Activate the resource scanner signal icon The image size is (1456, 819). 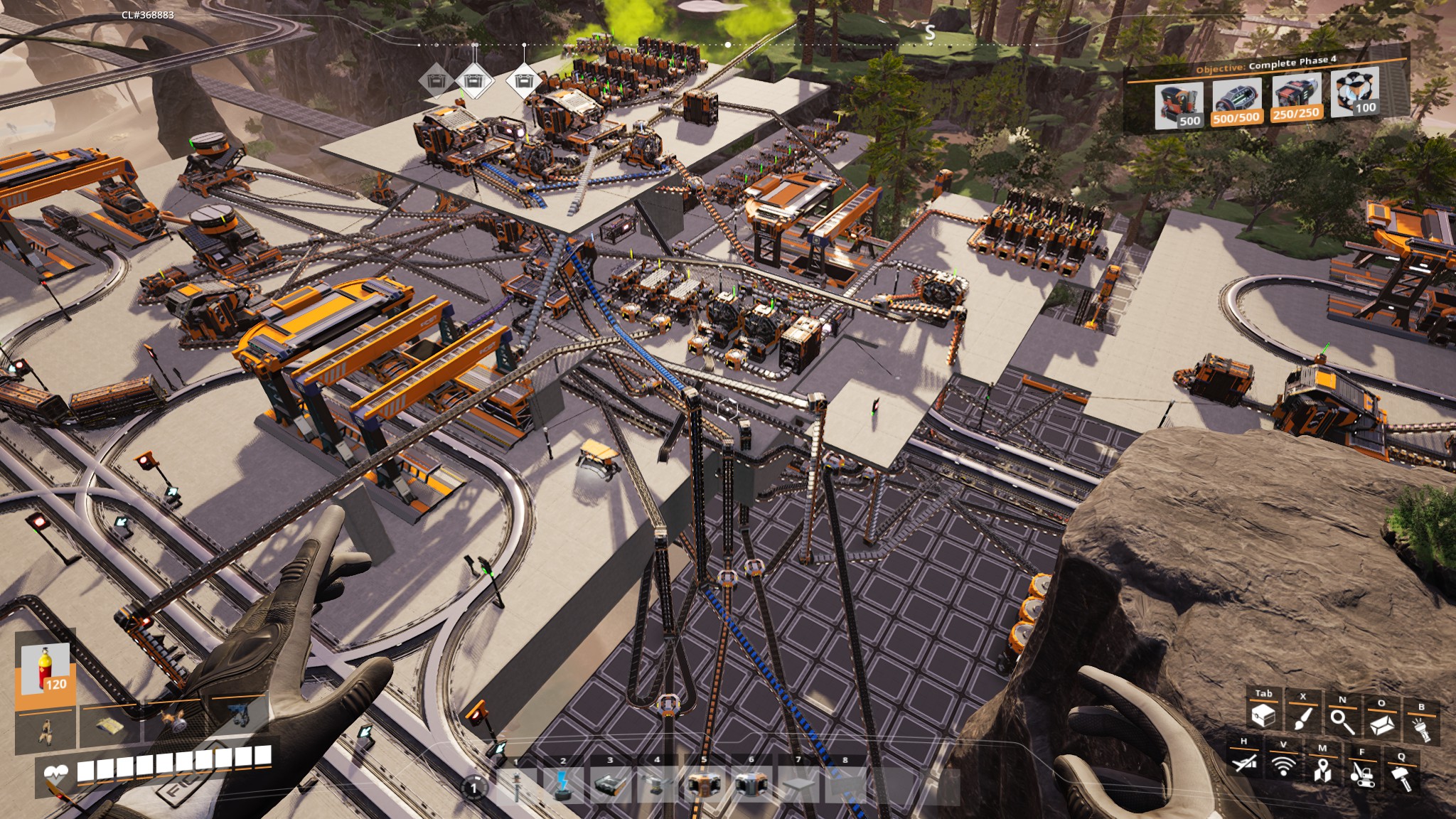(1283, 766)
